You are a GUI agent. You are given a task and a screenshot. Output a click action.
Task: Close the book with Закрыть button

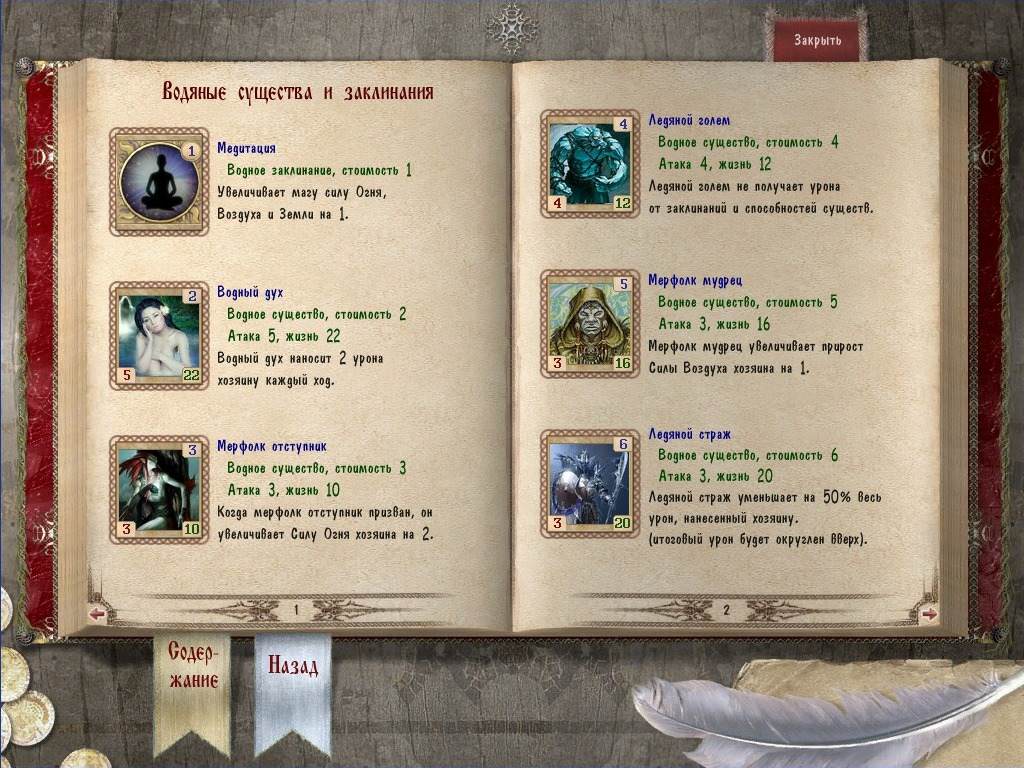click(x=817, y=41)
